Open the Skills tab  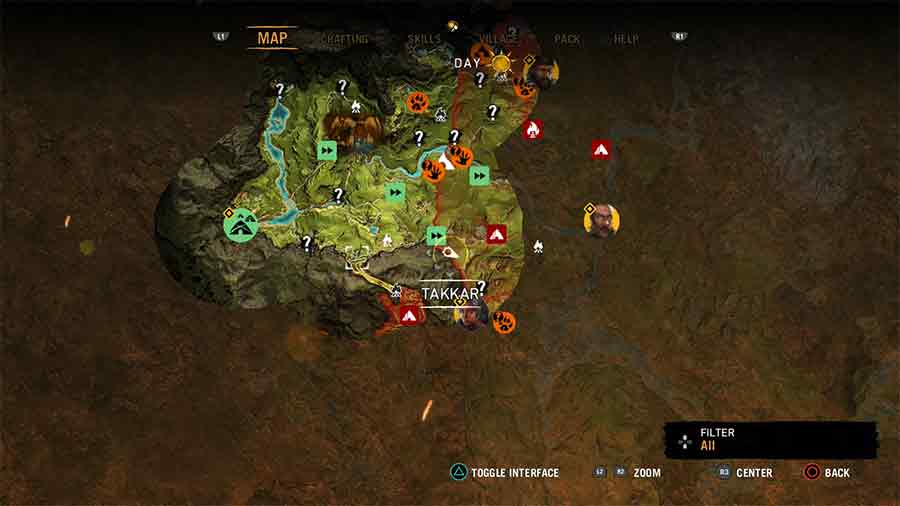(424, 39)
